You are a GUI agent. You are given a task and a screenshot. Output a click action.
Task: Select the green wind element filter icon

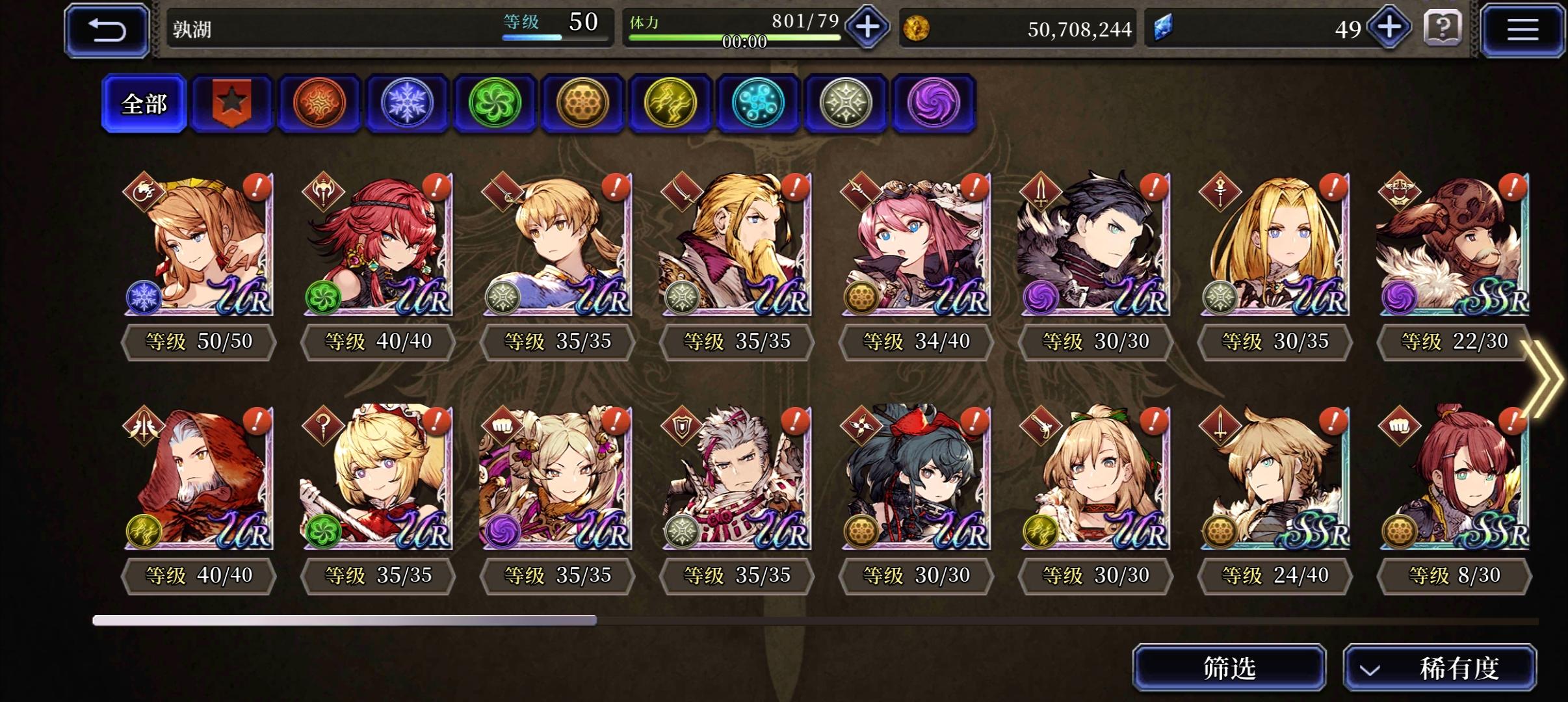495,104
